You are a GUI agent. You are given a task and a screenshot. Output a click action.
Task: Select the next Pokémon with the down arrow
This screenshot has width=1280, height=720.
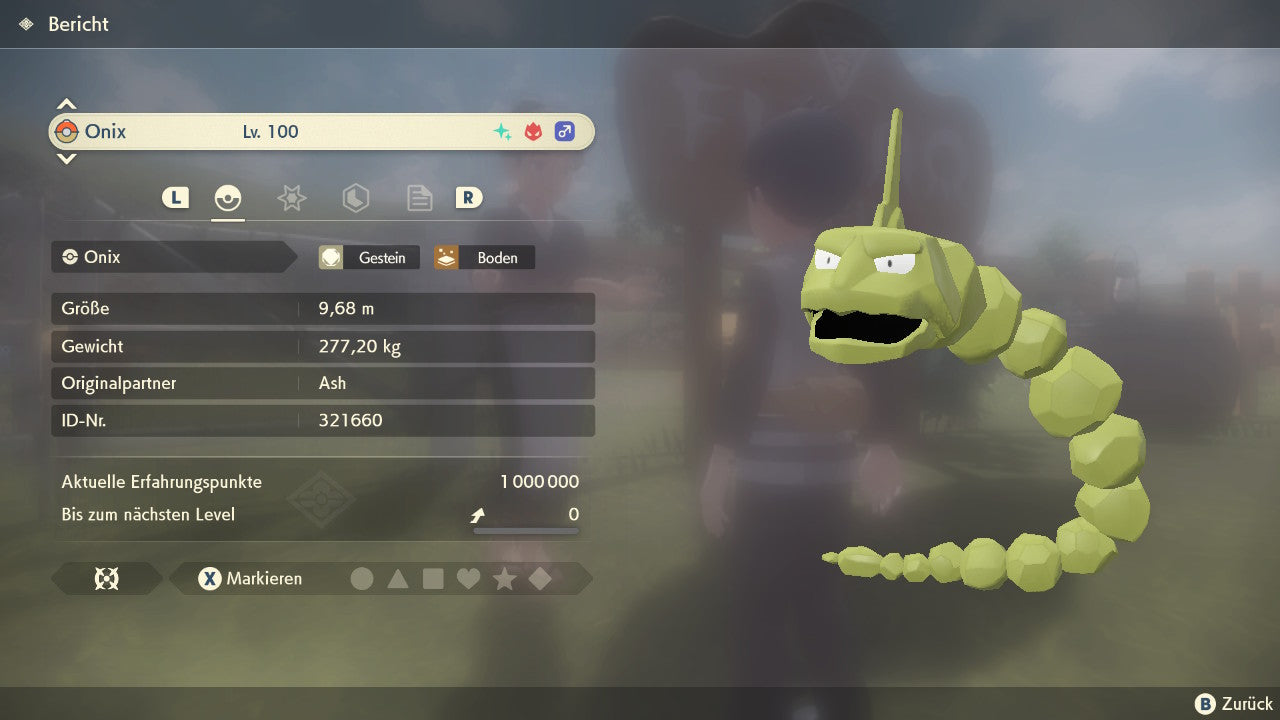click(66, 158)
